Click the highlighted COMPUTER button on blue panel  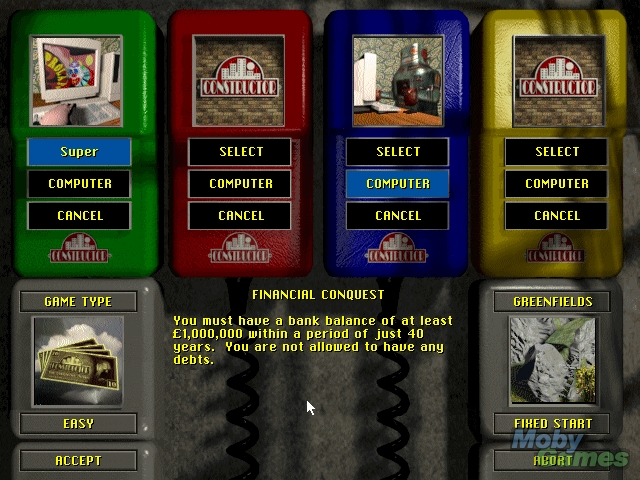398,184
